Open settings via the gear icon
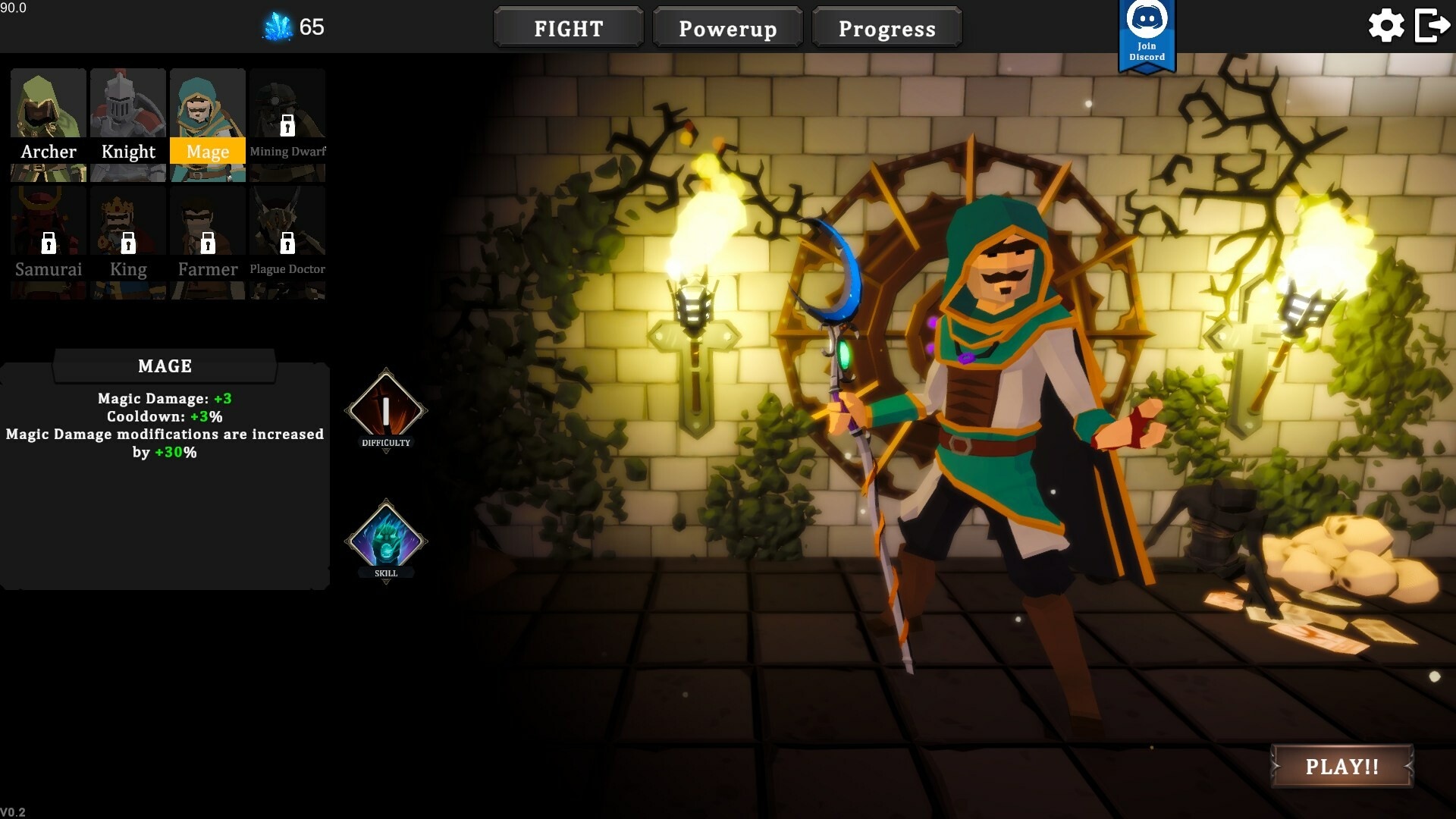The width and height of the screenshot is (1456, 819). pos(1385,27)
